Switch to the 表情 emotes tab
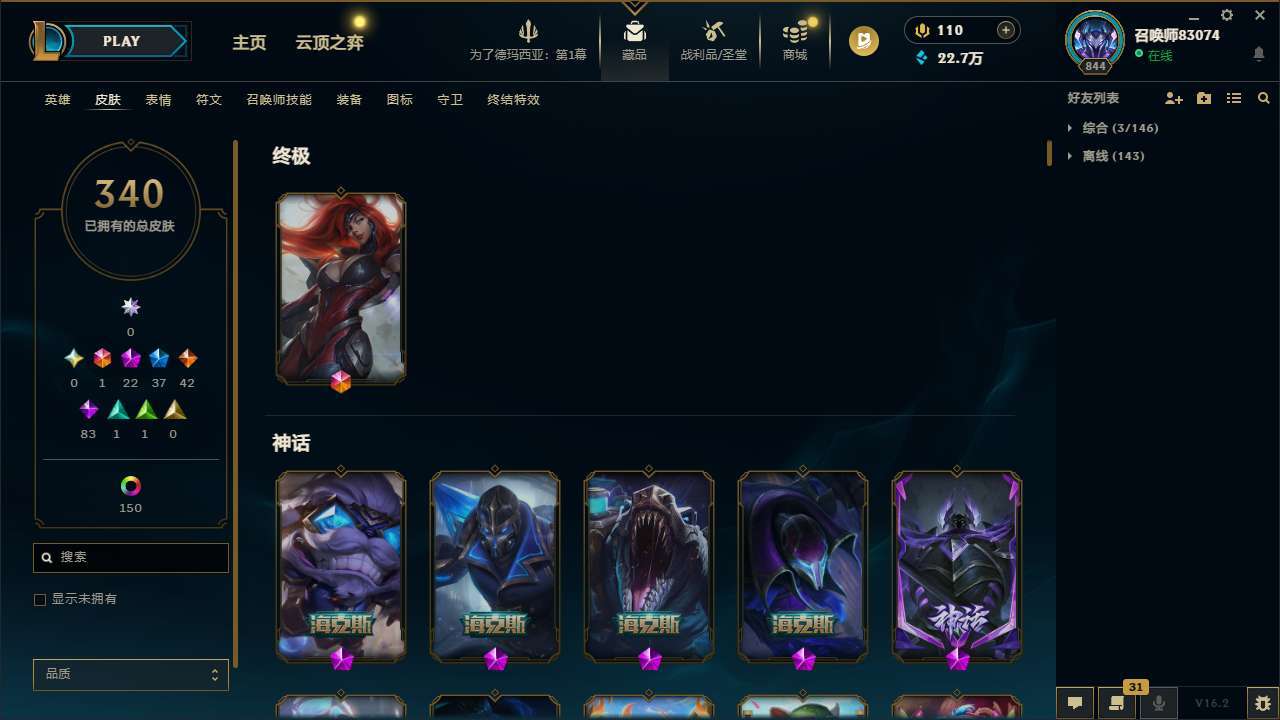 tap(158, 100)
